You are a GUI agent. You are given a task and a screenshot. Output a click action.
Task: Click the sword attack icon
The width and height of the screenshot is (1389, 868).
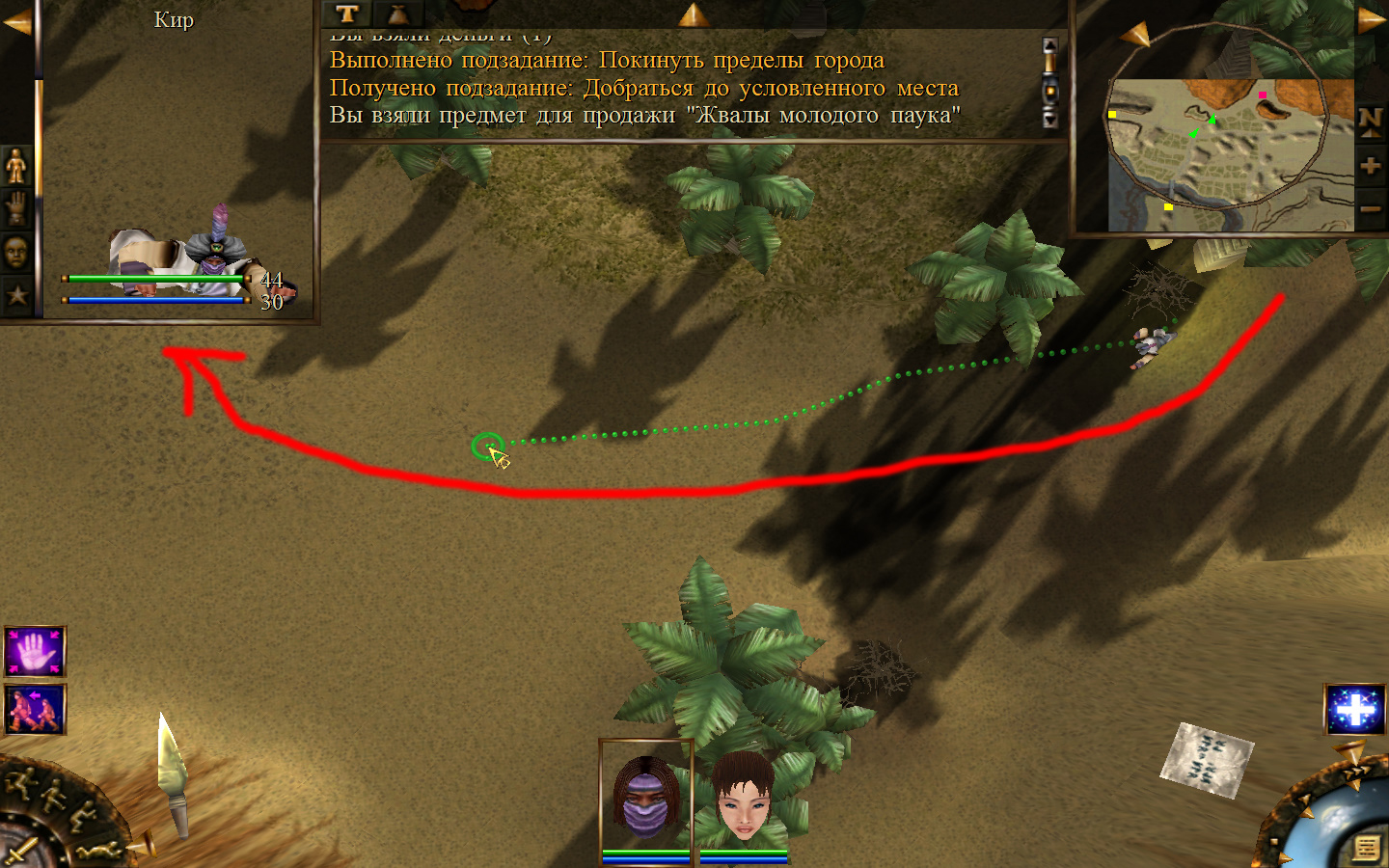tap(19, 854)
